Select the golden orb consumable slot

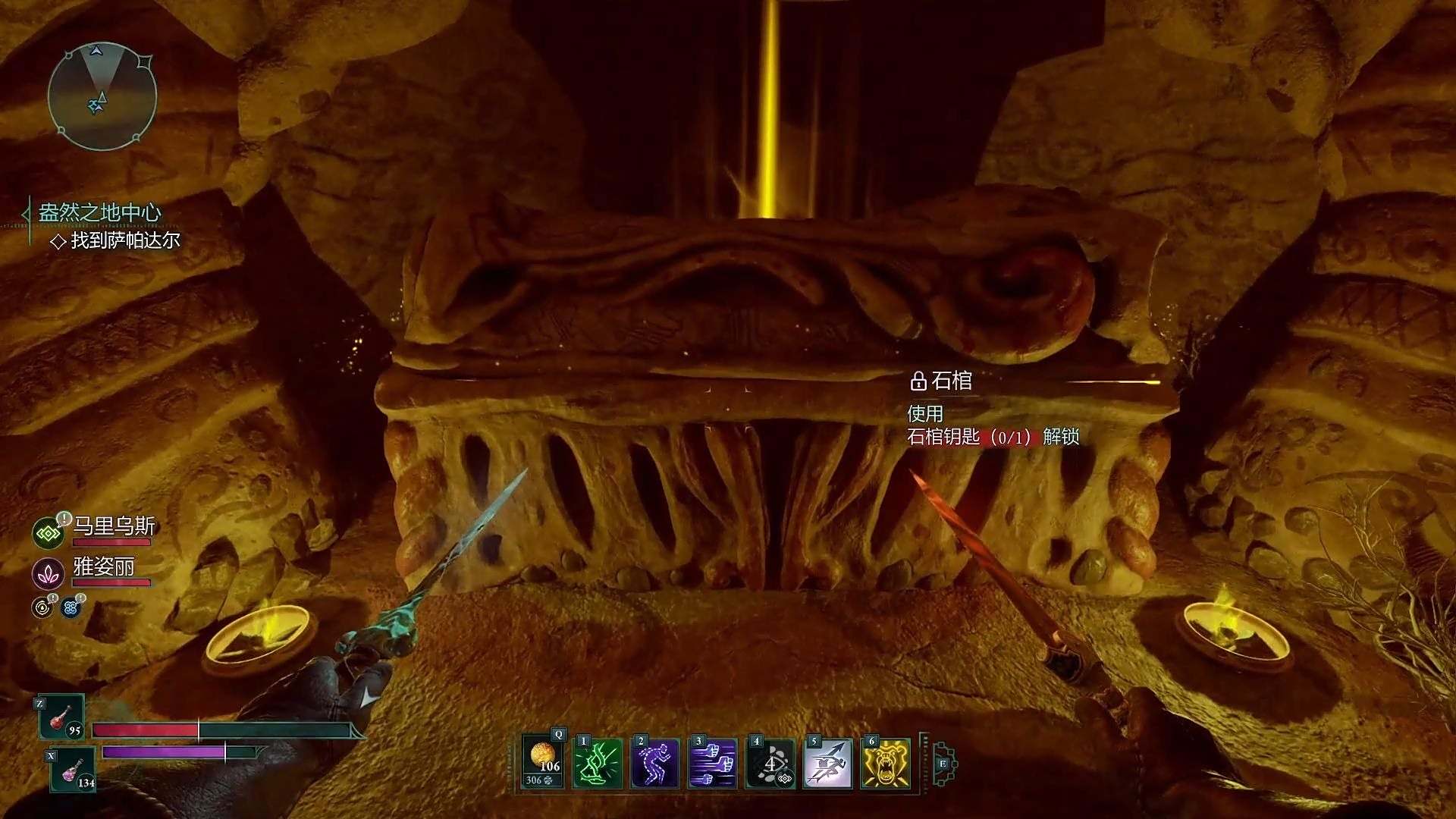click(x=543, y=762)
